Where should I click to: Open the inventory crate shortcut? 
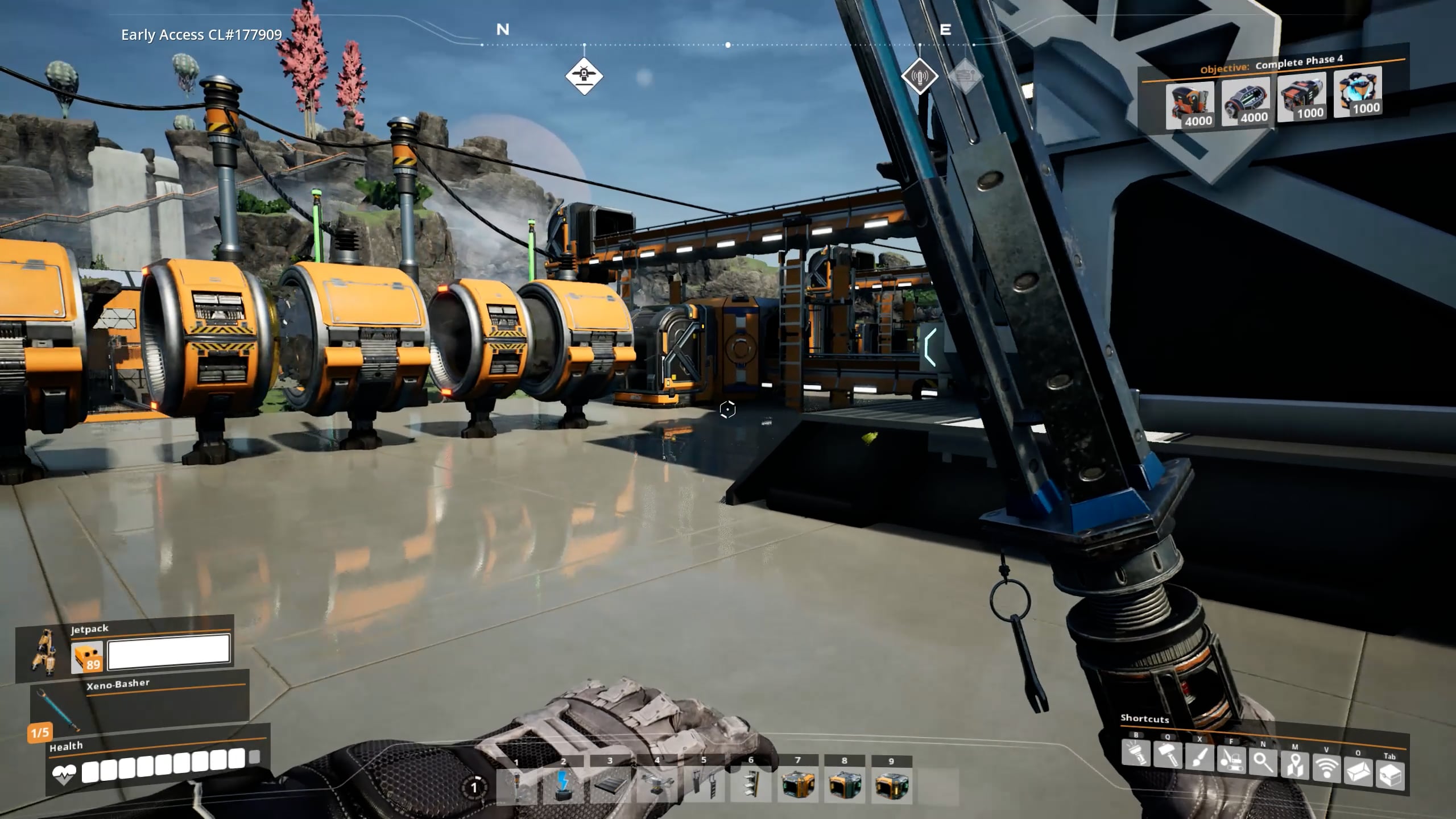[1390, 775]
